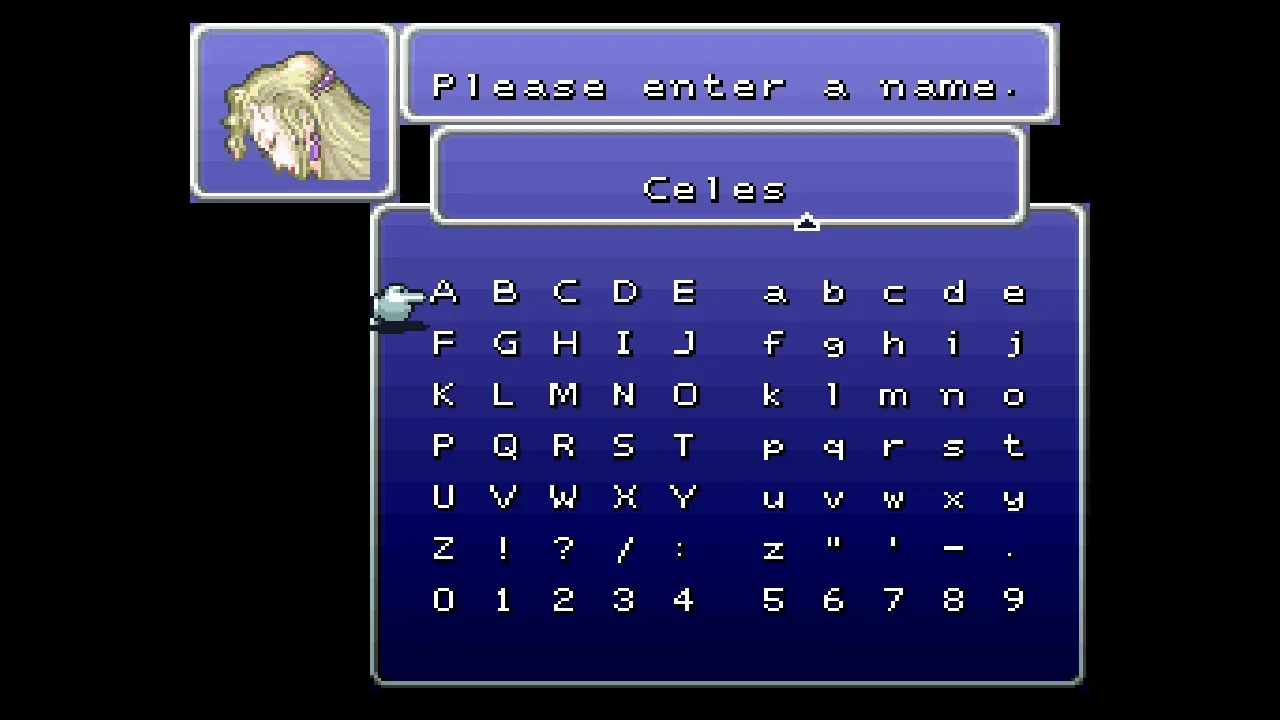The height and width of the screenshot is (720, 1280).
Task: Pick the lowercase letter y
Action: point(1013,498)
